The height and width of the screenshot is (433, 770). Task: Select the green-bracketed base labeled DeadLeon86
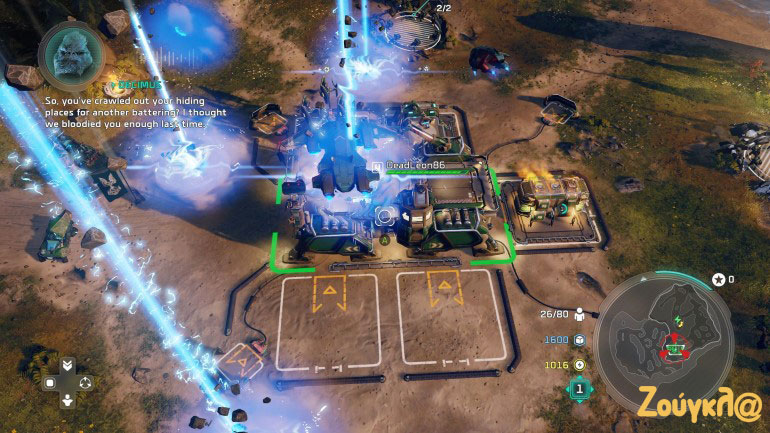click(394, 215)
